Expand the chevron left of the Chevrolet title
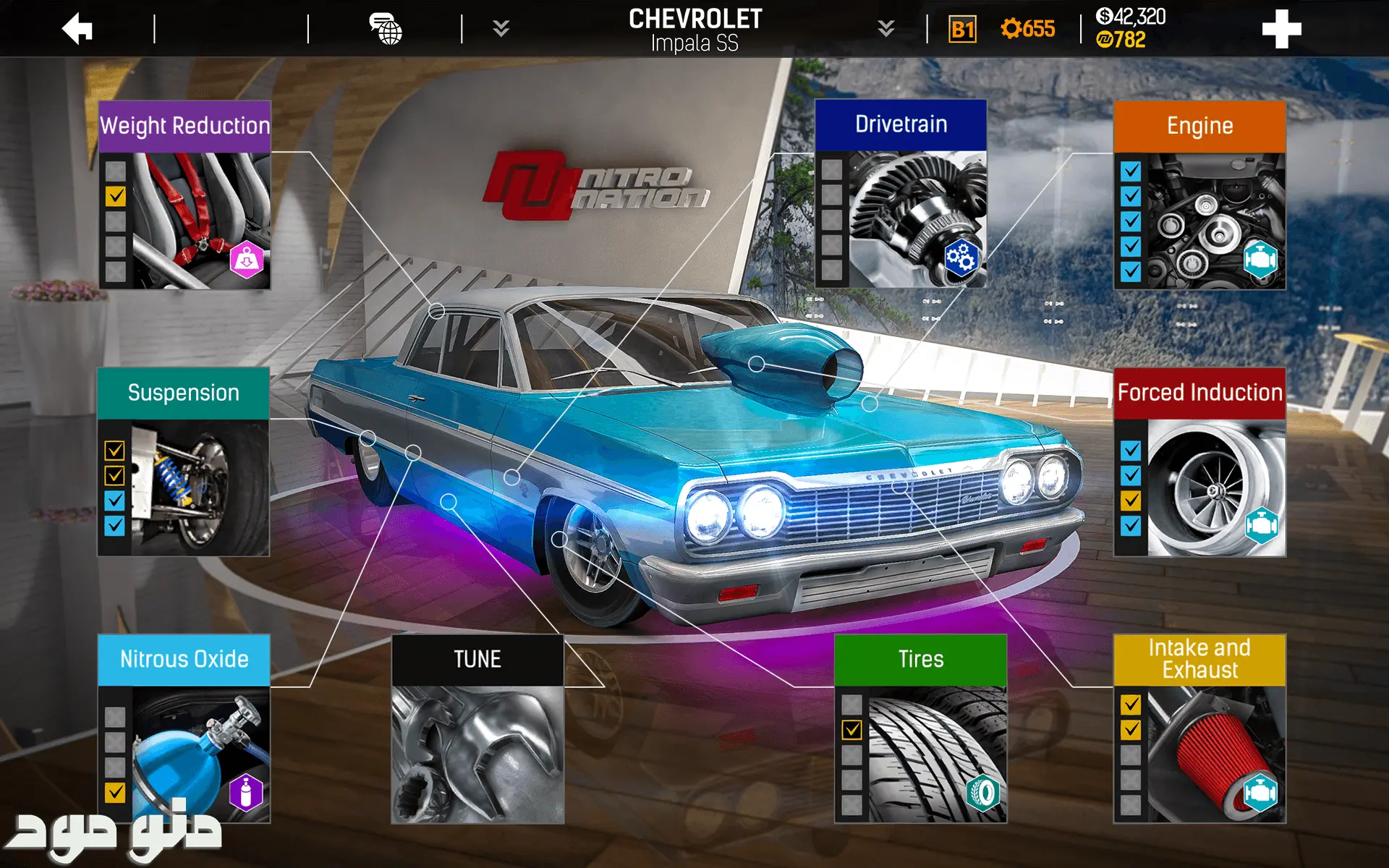The height and width of the screenshot is (868, 1389). pyautogui.click(x=501, y=29)
